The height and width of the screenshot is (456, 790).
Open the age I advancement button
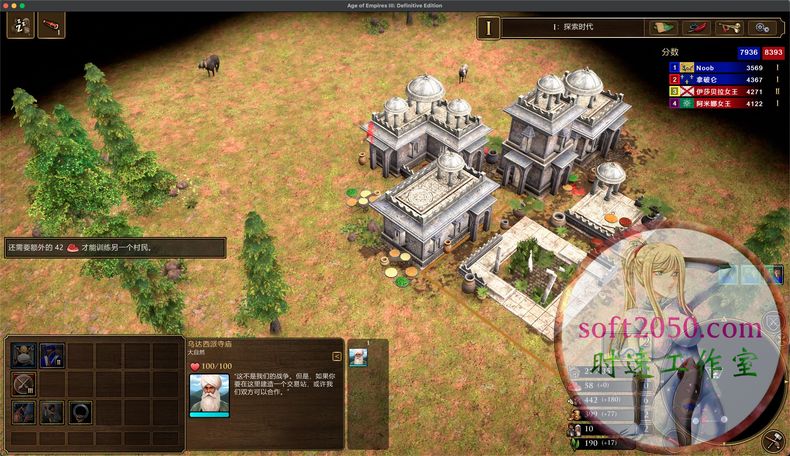(x=488, y=28)
